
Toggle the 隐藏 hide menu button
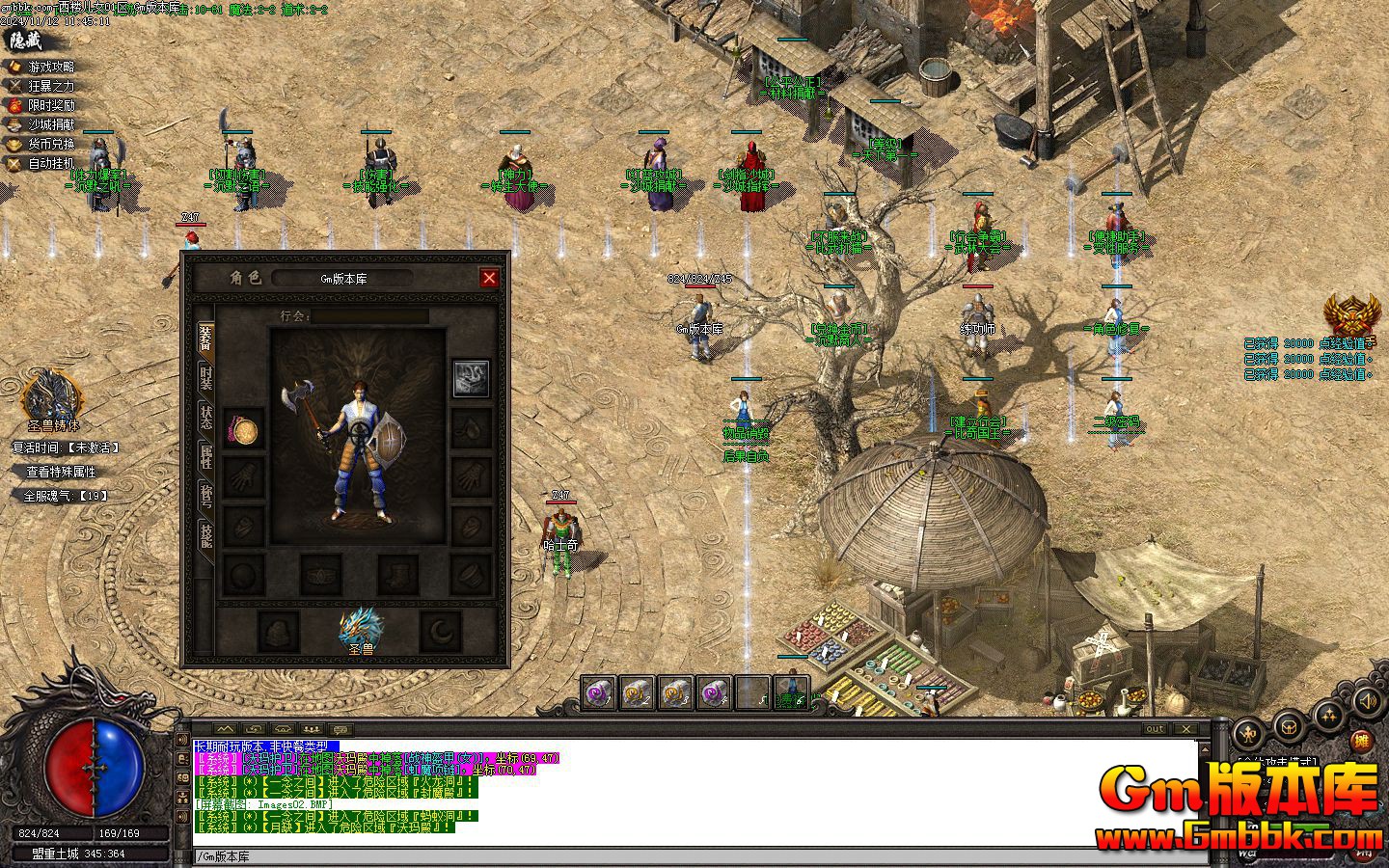(26, 41)
